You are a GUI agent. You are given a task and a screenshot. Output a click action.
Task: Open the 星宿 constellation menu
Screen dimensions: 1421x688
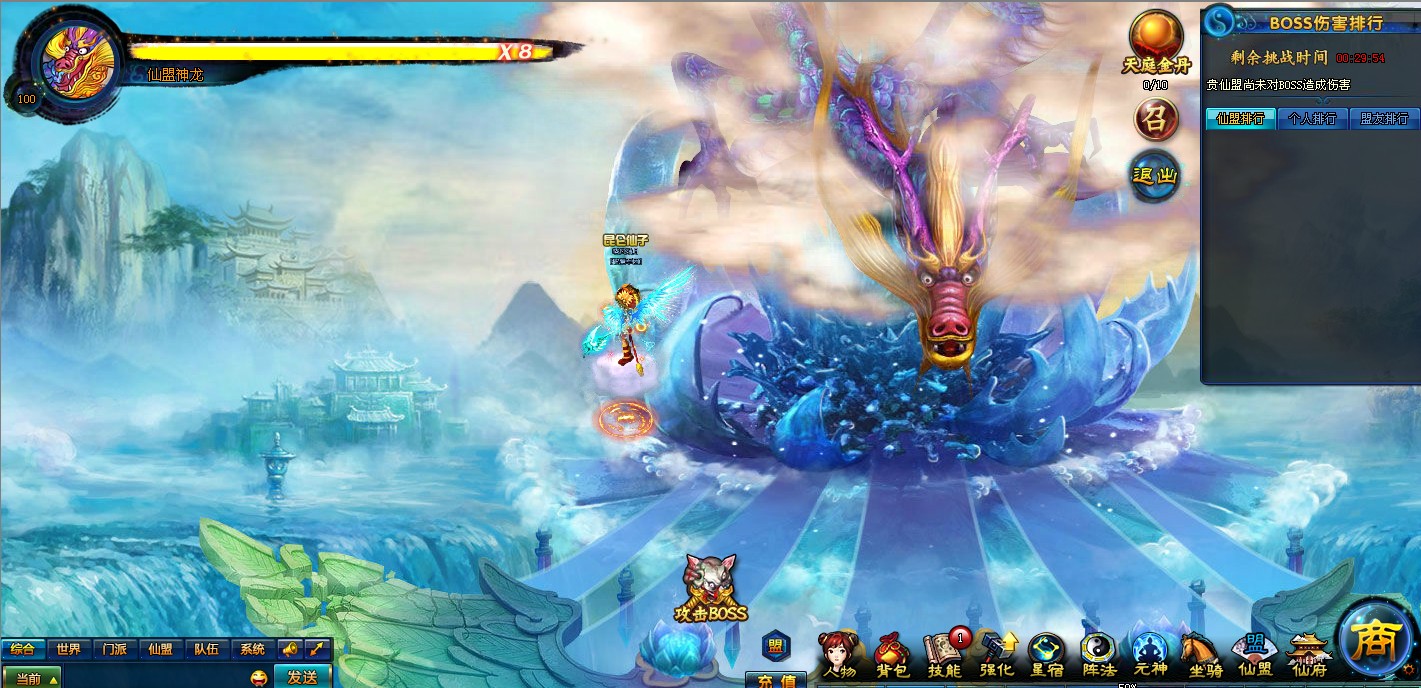pyautogui.click(x=1047, y=655)
